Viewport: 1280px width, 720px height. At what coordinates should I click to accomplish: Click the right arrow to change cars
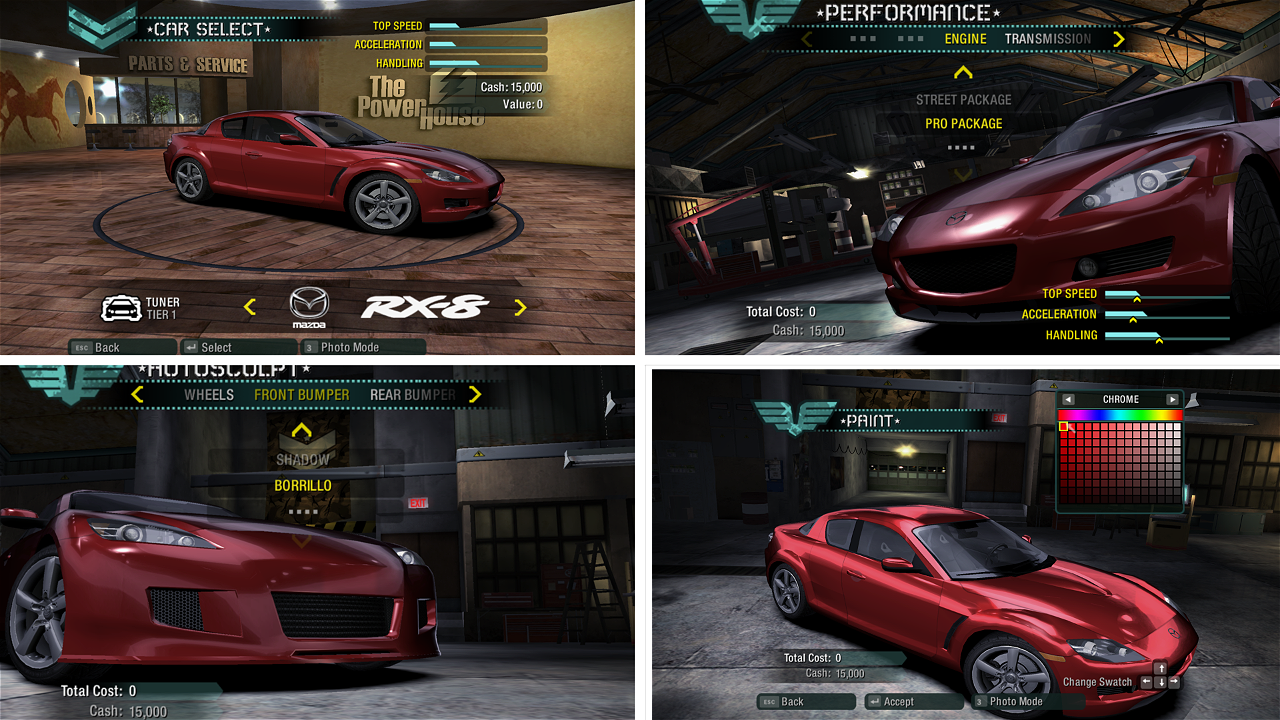click(520, 307)
